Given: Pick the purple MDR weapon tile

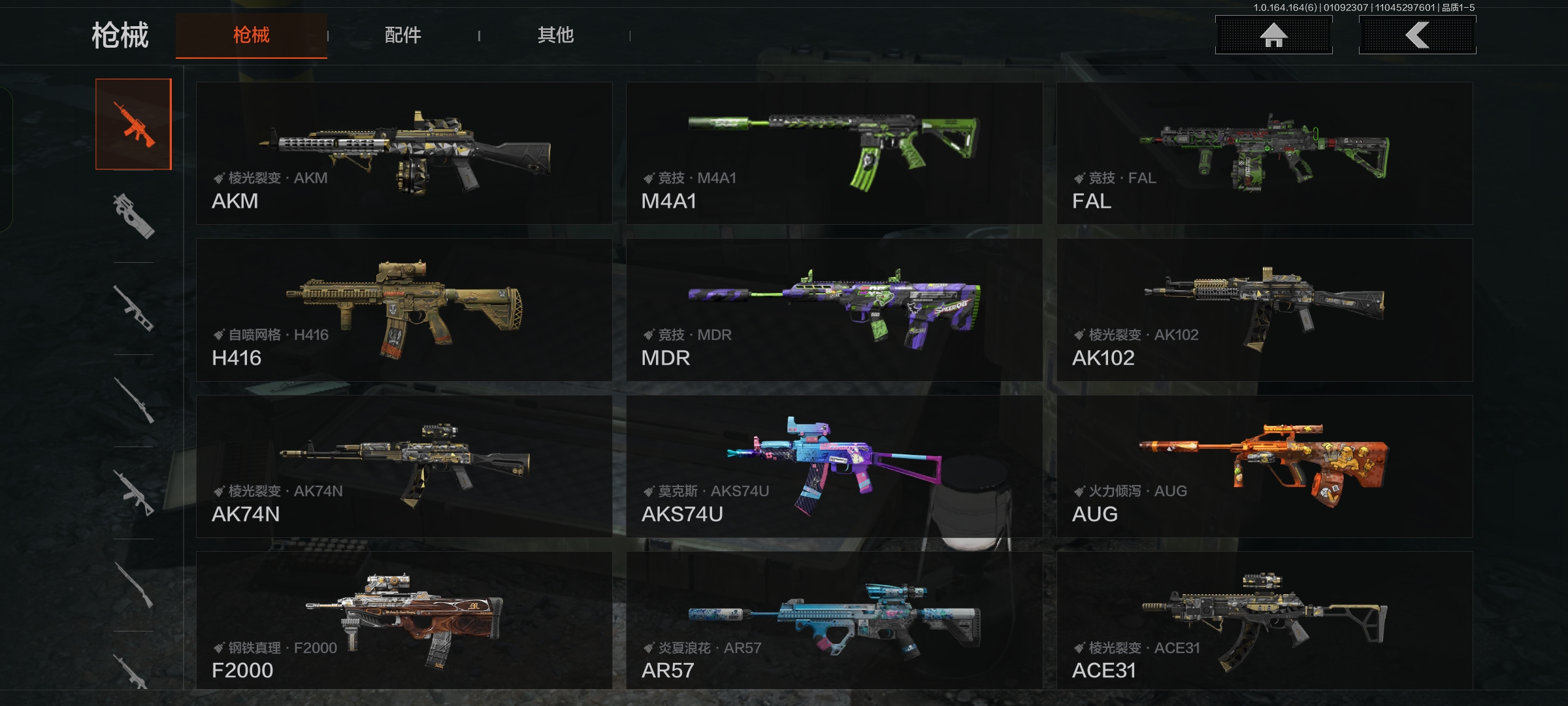Looking at the screenshot, I should (x=834, y=310).
